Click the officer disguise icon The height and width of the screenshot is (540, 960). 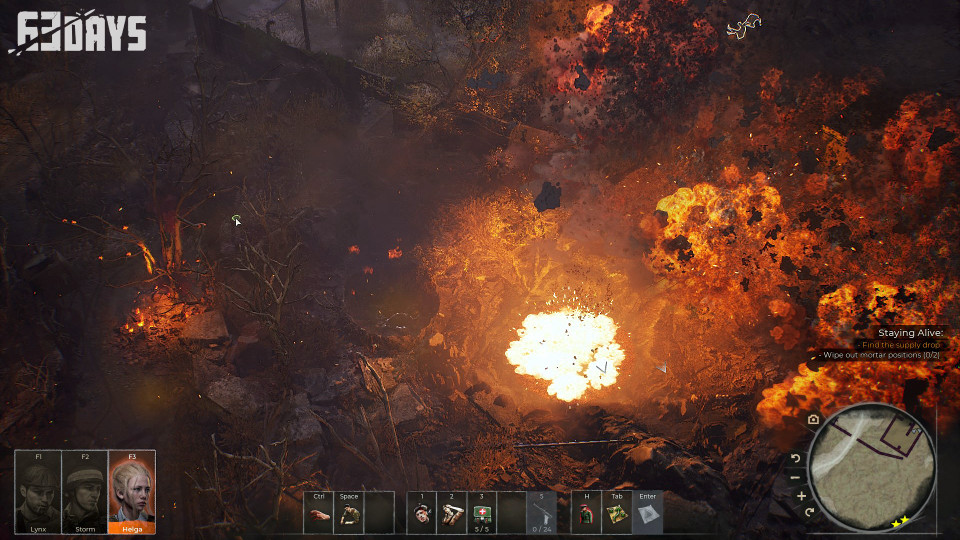coord(586,515)
